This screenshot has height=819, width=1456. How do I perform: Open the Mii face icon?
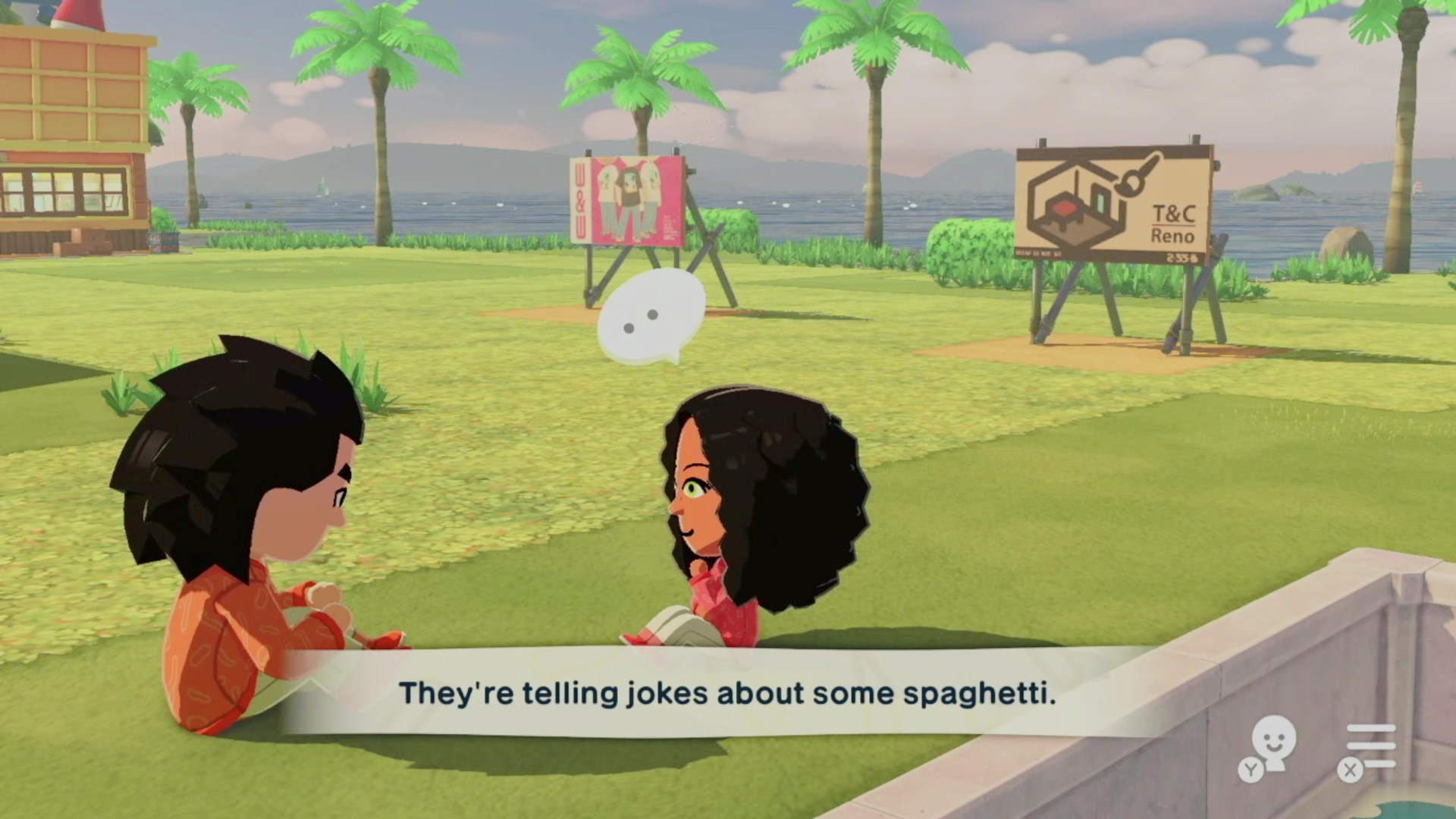[x=1272, y=743]
